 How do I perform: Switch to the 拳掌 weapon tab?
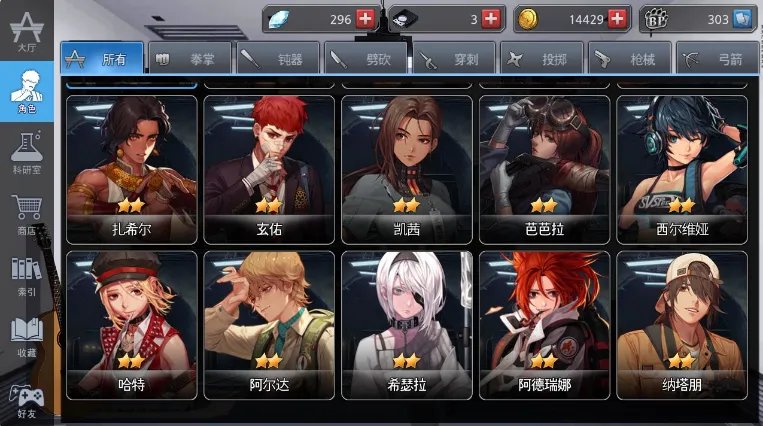[x=190, y=59]
